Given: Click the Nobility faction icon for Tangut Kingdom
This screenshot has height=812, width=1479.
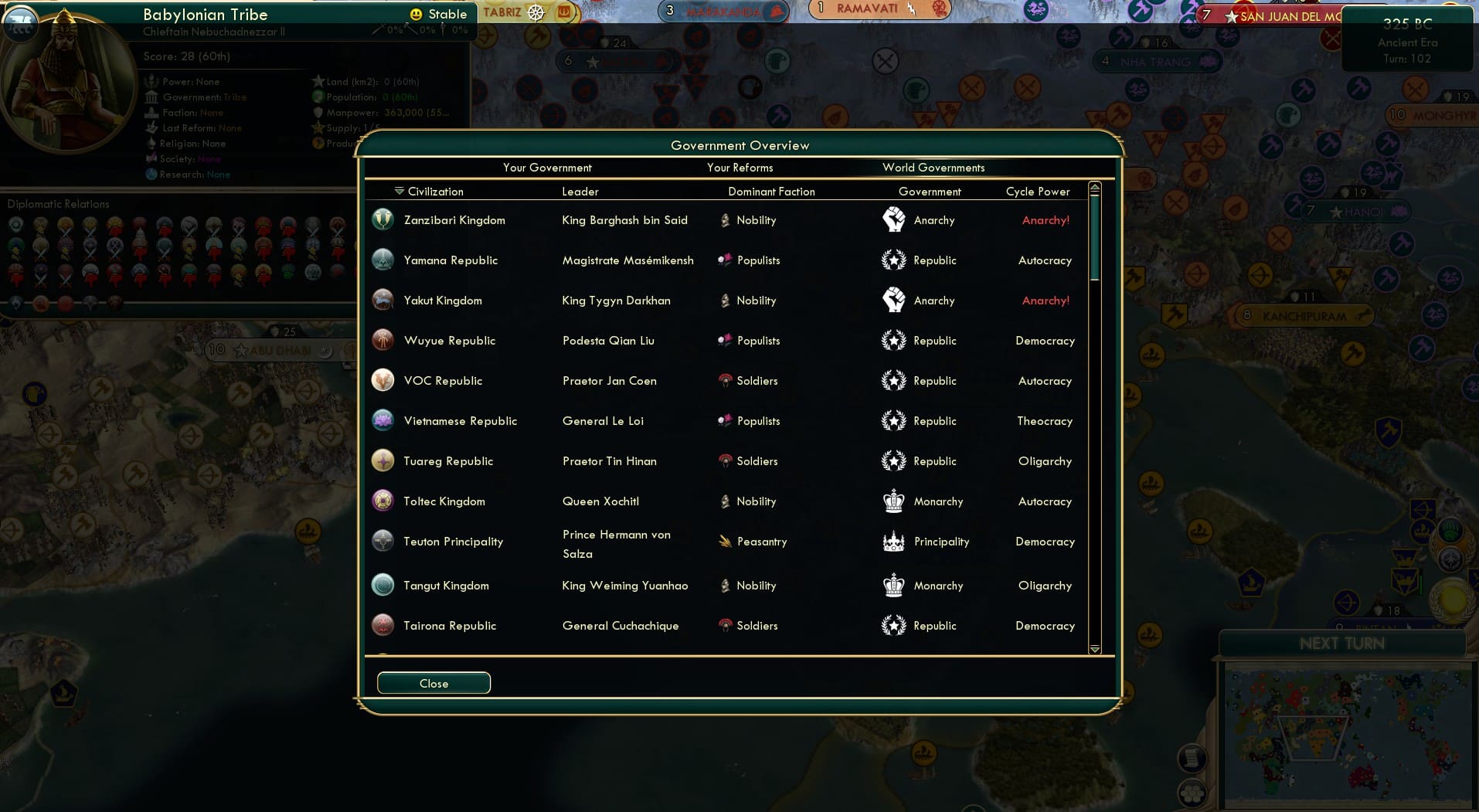Looking at the screenshot, I should coord(725,585).
